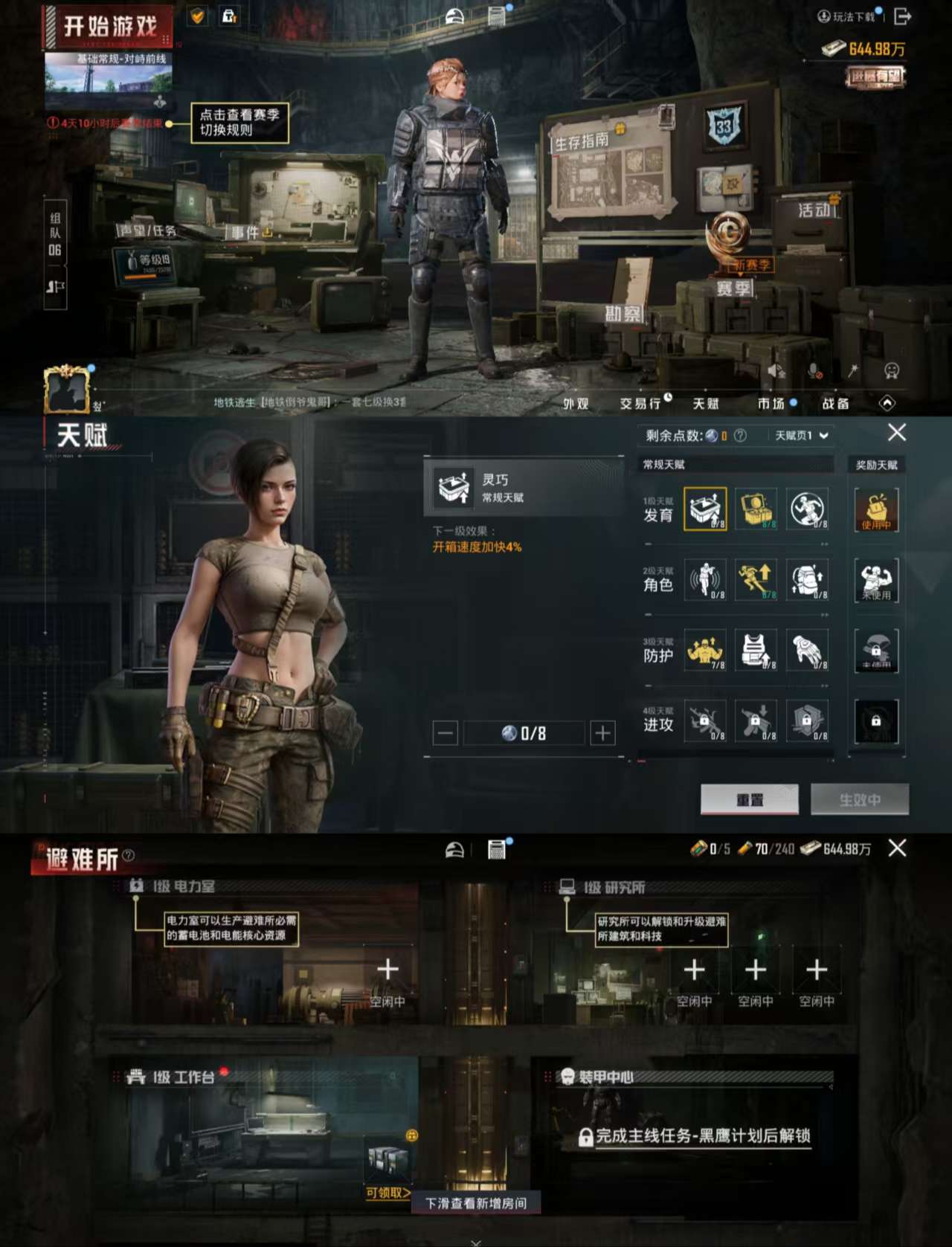Increase talent points using the plus stepper
The width and height of the screenshot is (952, 1247).
[x=601, y=732]
